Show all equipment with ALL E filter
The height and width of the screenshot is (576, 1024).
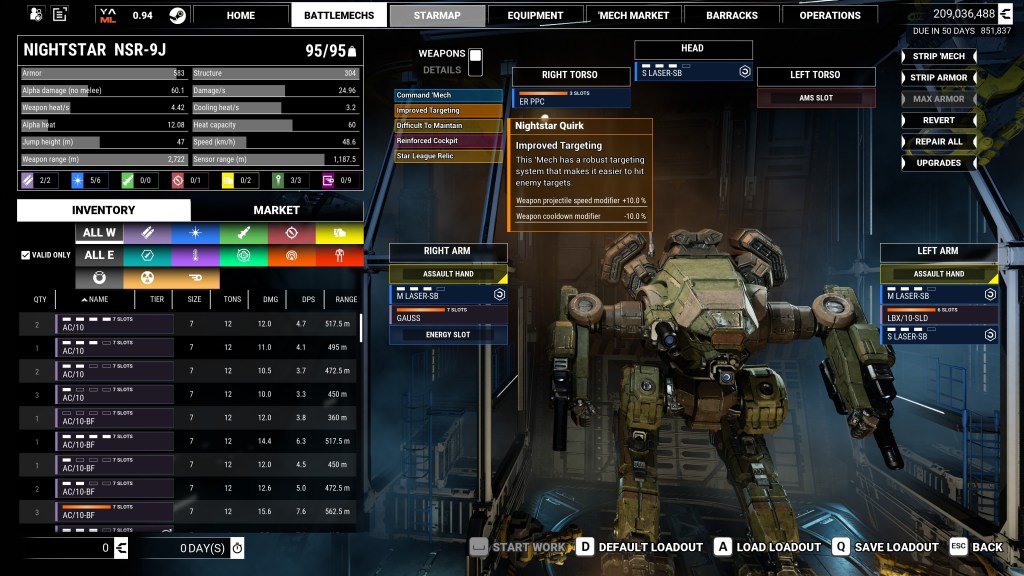tap(99, 255)
